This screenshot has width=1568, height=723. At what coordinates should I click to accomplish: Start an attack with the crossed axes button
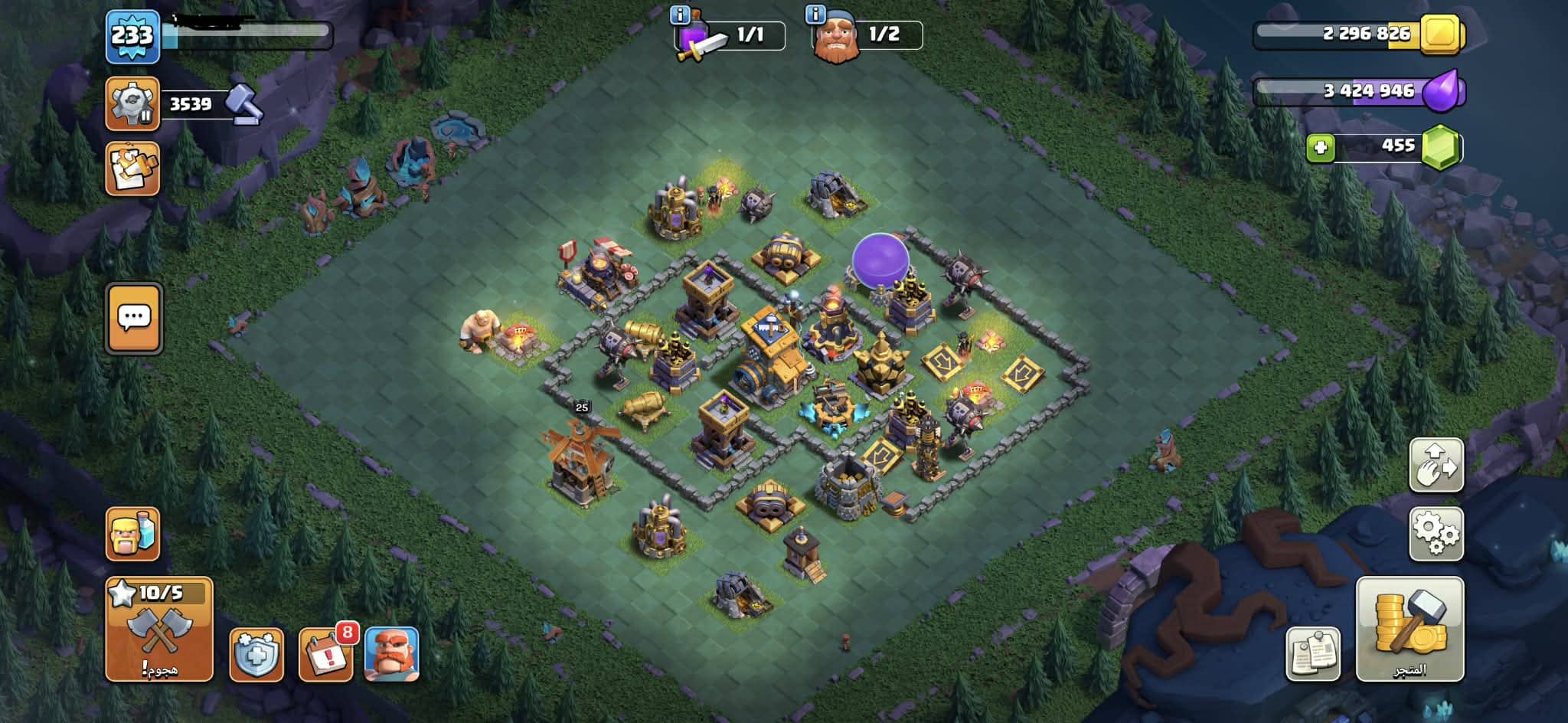coord(159,630)
